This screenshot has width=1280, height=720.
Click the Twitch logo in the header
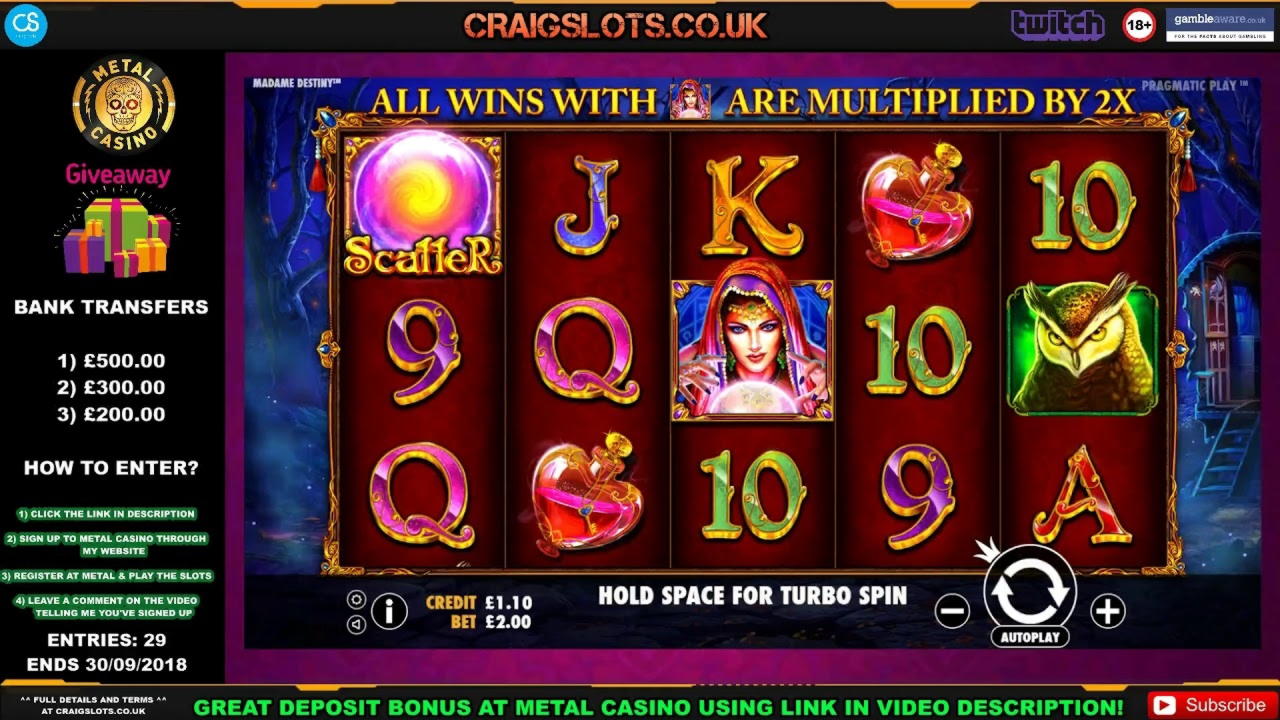1057,24
